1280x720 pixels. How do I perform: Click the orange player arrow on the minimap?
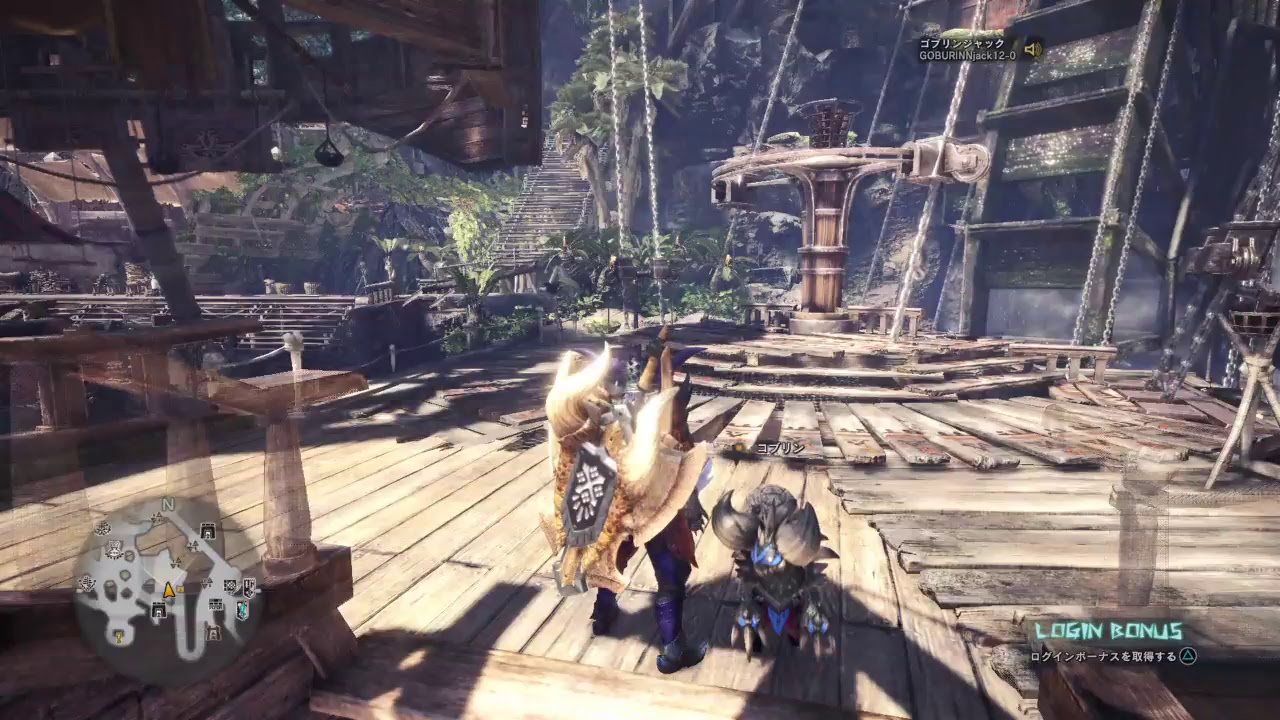click(x=169, y=589)
